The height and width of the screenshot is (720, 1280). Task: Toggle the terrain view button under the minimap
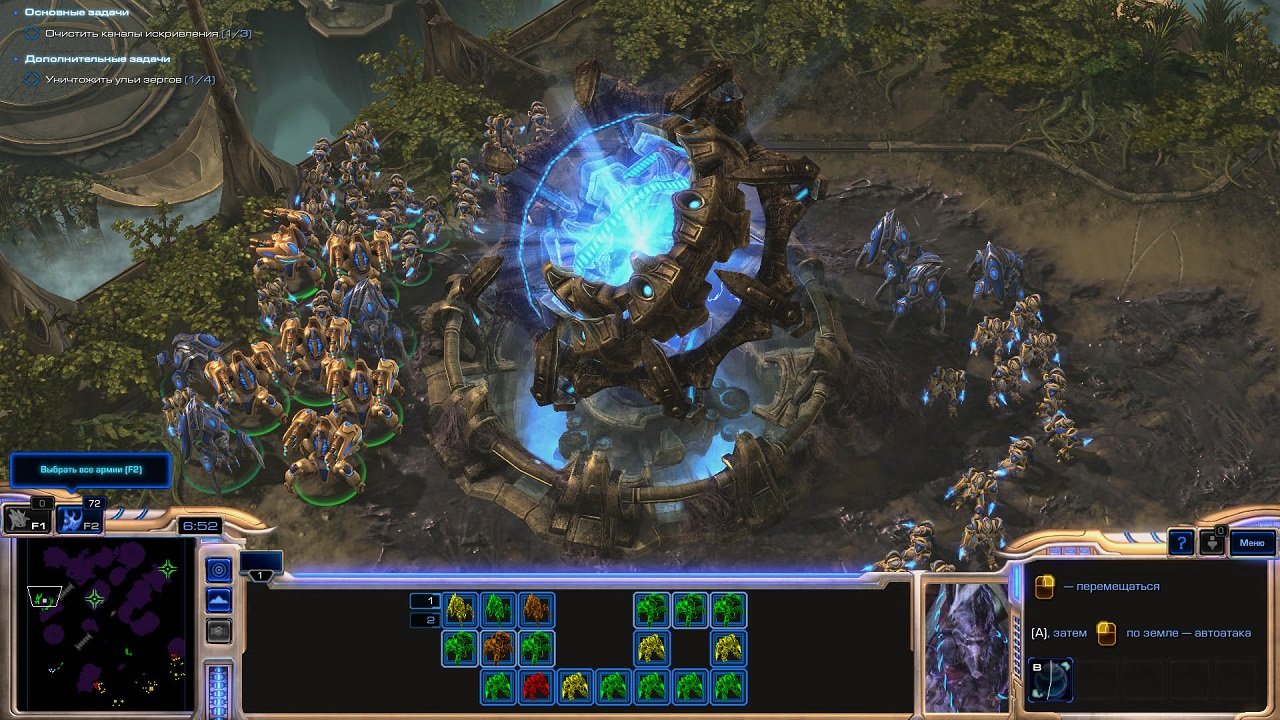(x=218, y=599)
